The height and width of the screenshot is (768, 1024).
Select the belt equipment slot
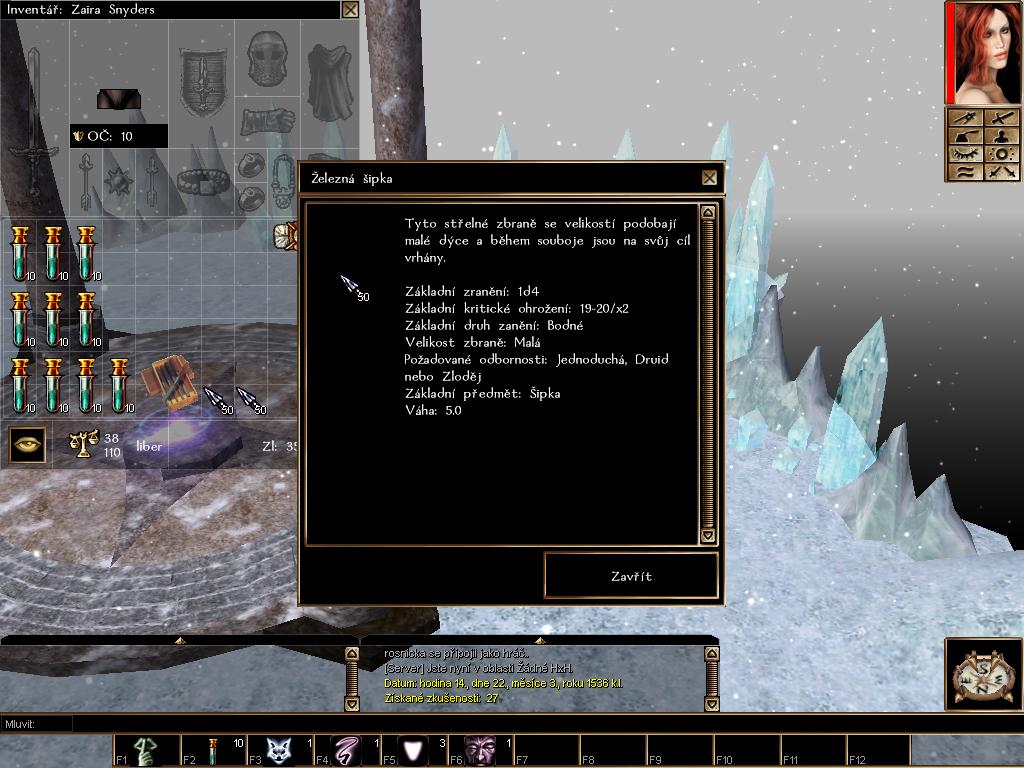pyautogui.click(x=203, y=181)
